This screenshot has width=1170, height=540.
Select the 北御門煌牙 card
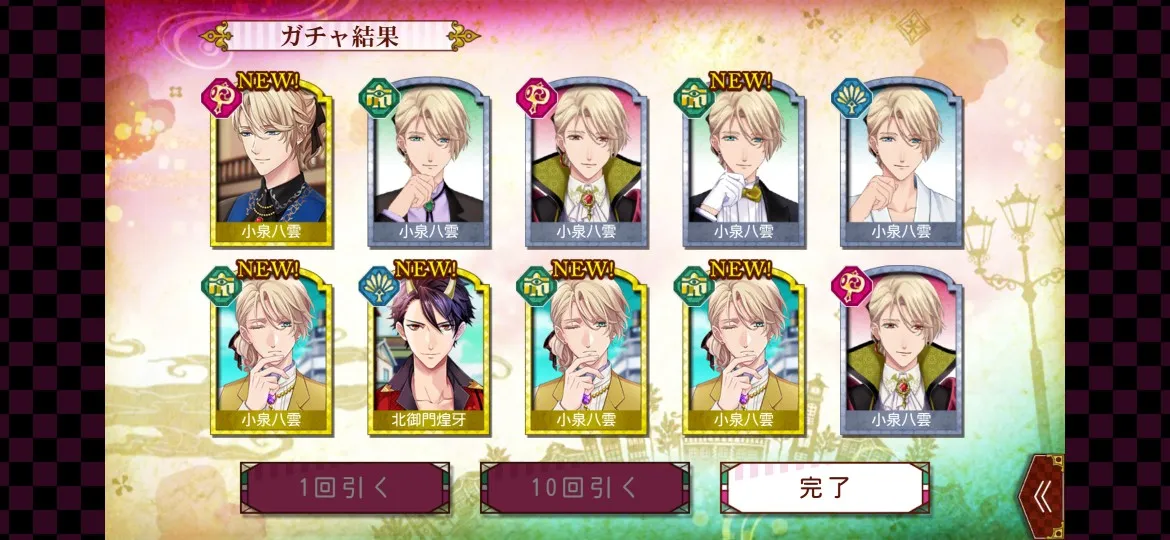pos(429,350)
